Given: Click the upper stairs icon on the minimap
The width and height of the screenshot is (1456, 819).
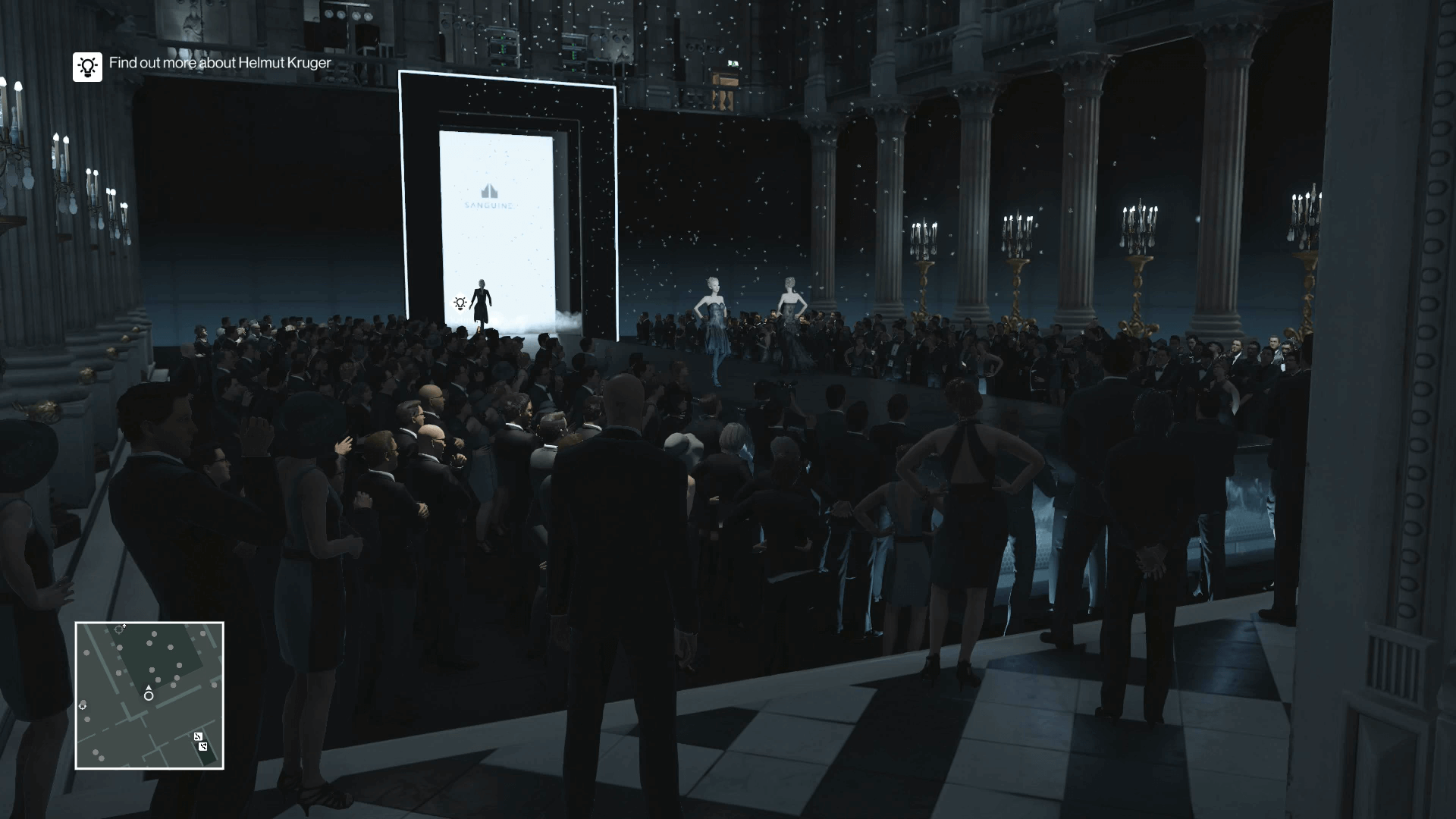Looking at the screenshot, I should point(198,736).
